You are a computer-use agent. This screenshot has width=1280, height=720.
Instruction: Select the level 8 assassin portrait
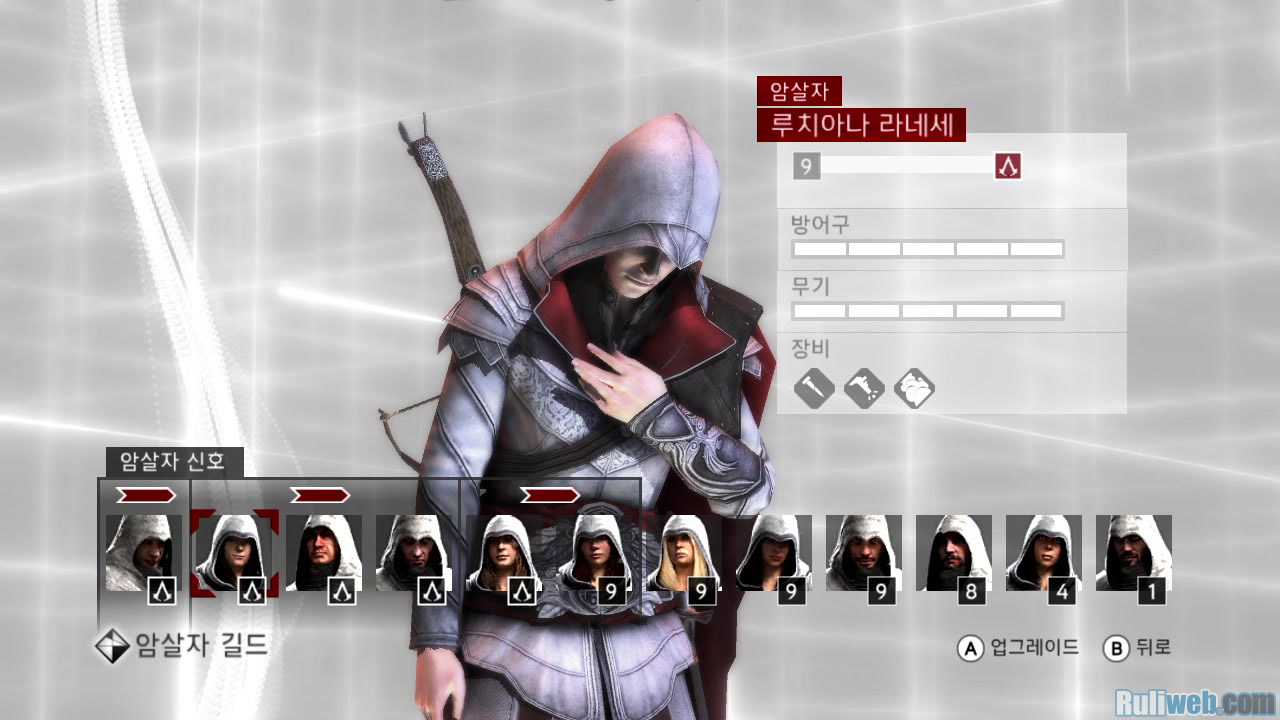[x=953, y=553]
